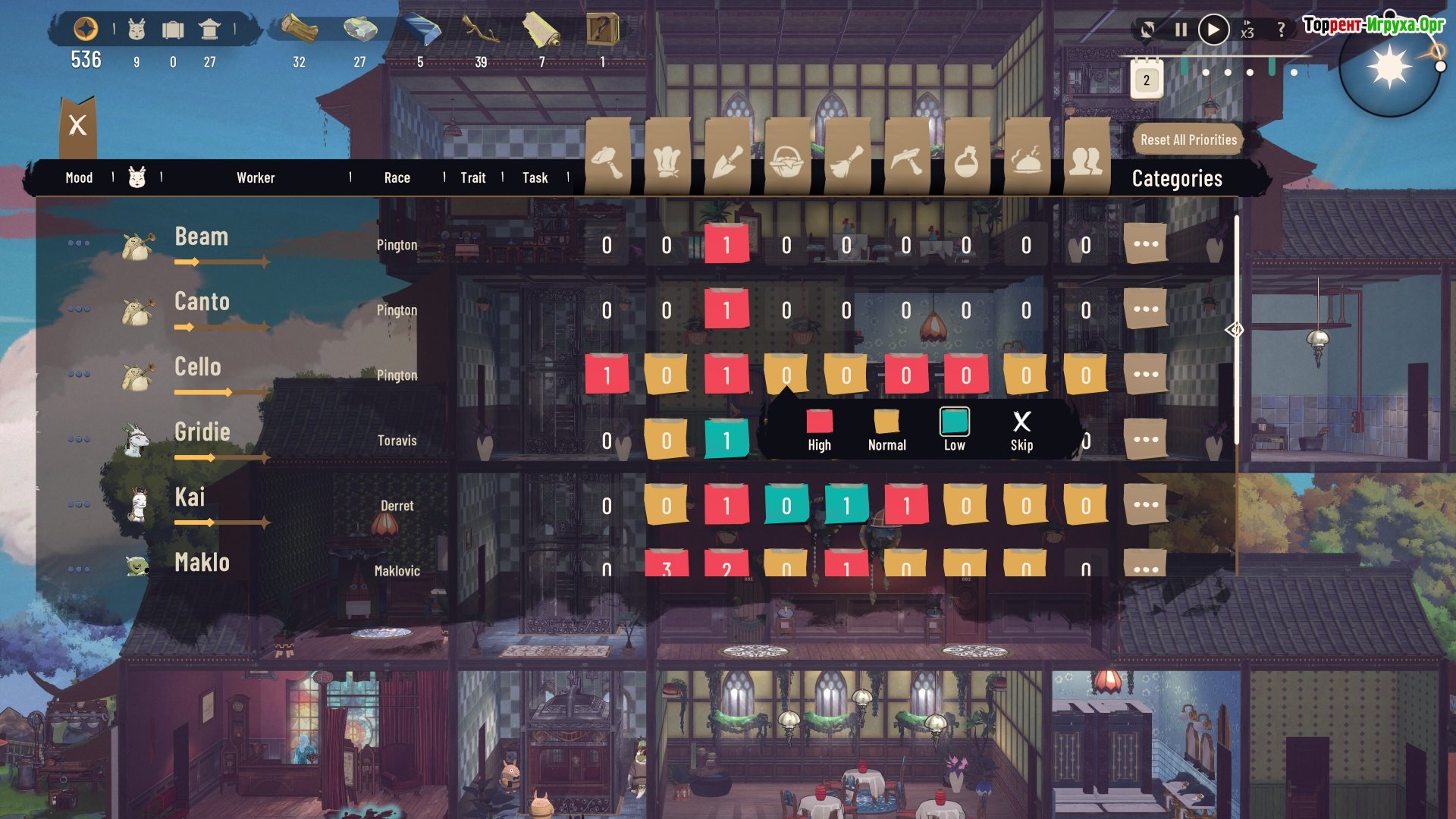1456x819 pixels.
Task: Select the Low priority option
Action: 954,430
